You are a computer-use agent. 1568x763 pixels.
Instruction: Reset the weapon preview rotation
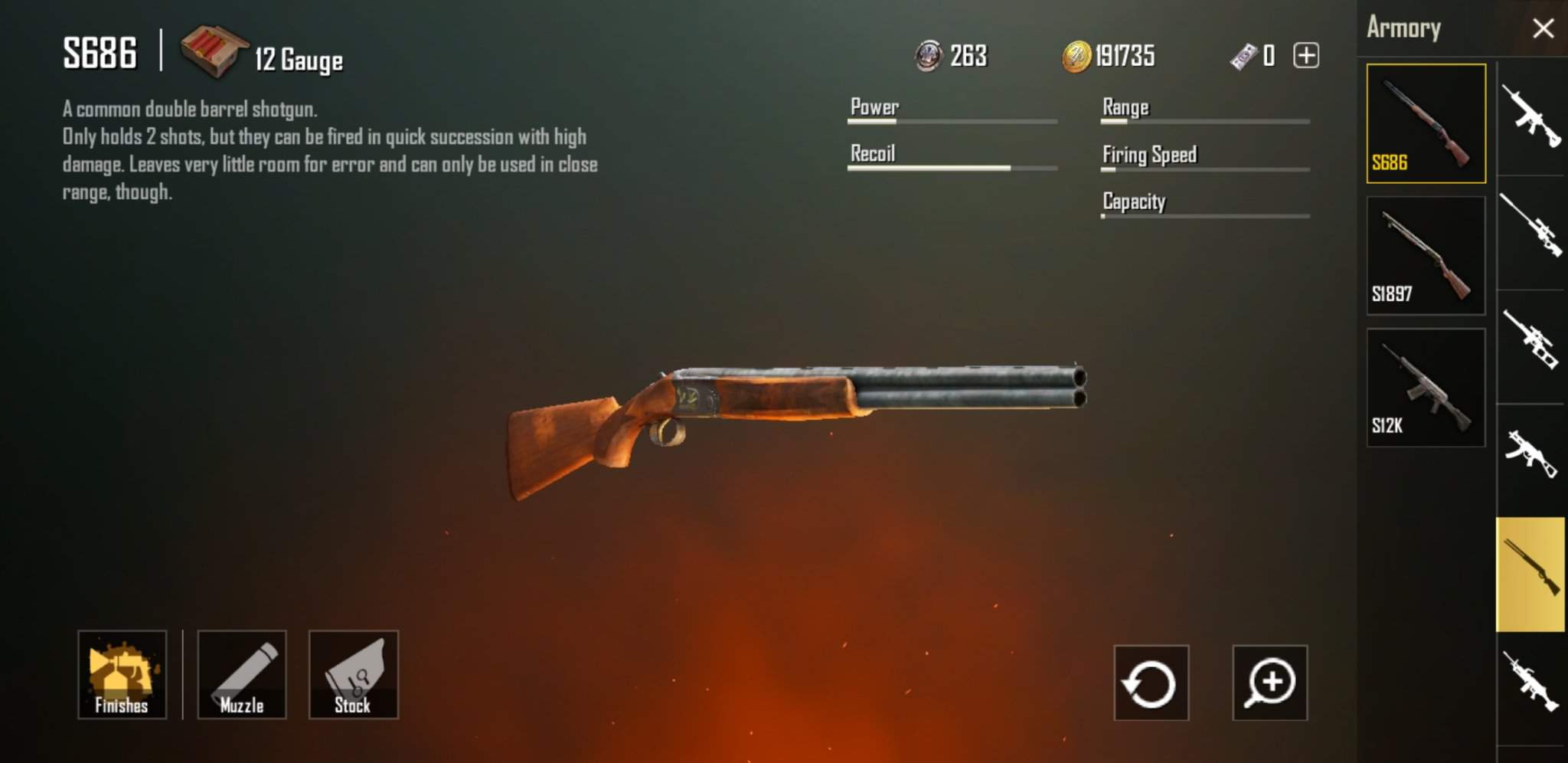point(1149,683)
